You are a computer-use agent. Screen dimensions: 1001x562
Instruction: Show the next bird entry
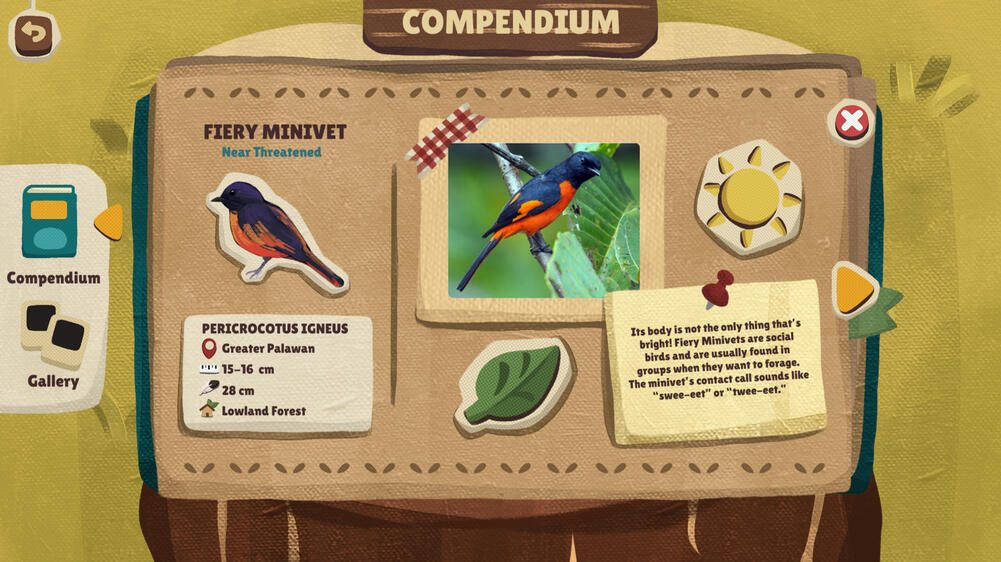pyautogui.click(x=853, y=289)
